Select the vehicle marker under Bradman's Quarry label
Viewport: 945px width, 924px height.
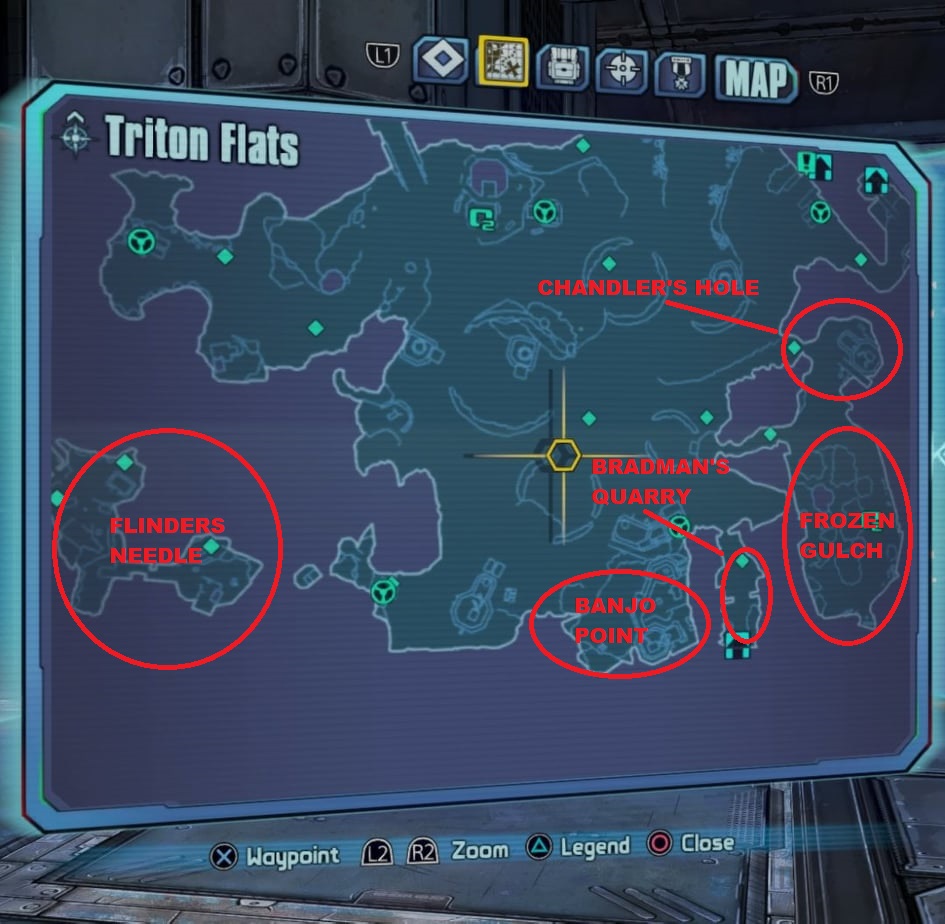tap(681, 524)
